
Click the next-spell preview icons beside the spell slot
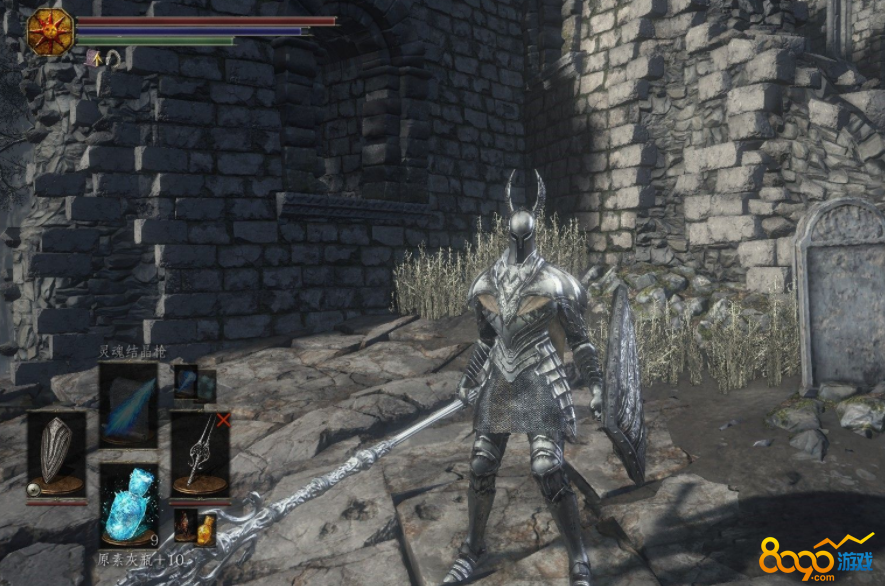tap(195, 383)
